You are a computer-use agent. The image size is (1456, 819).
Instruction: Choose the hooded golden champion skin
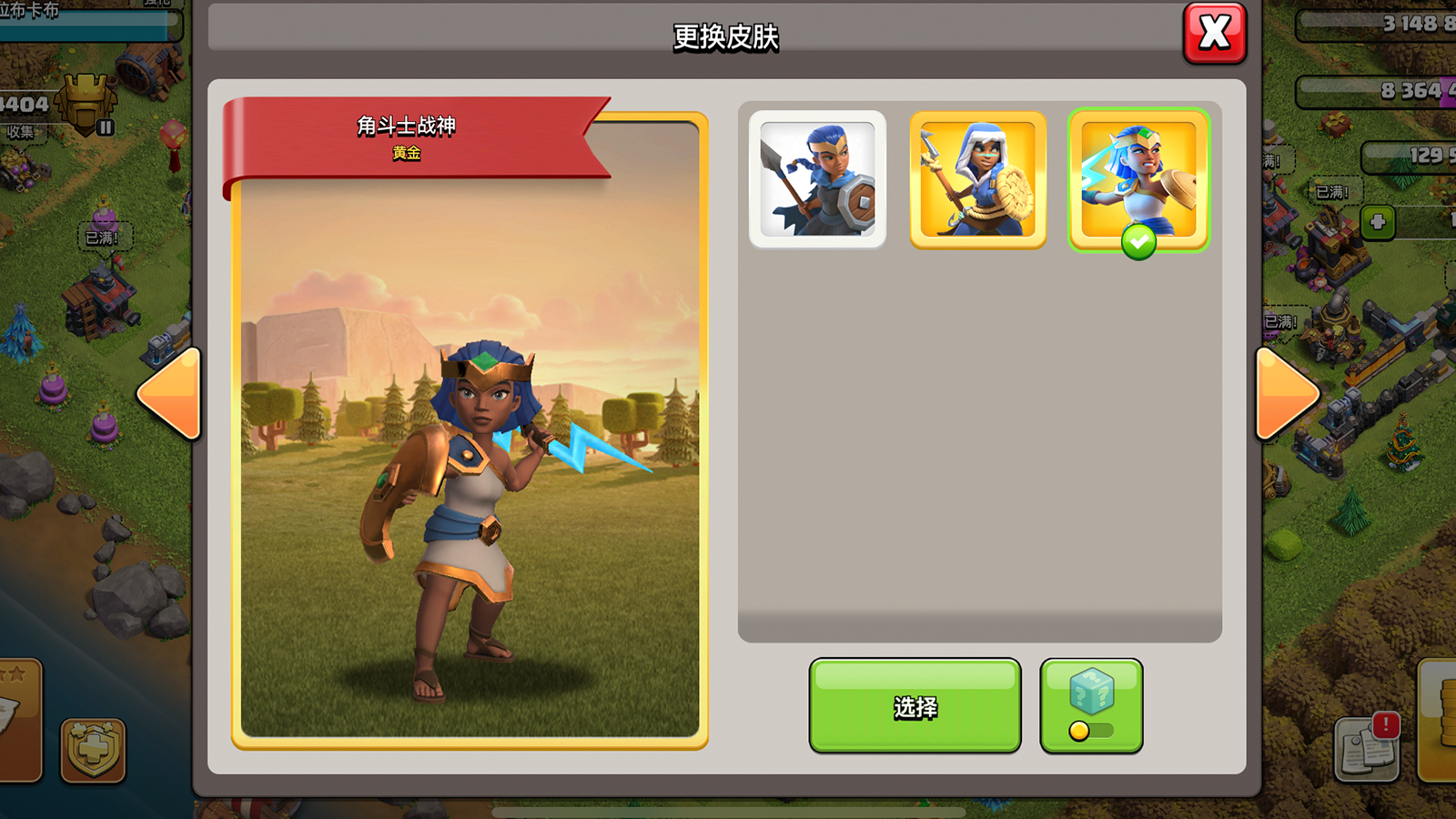pyautogui.click(x=978, y=179)
